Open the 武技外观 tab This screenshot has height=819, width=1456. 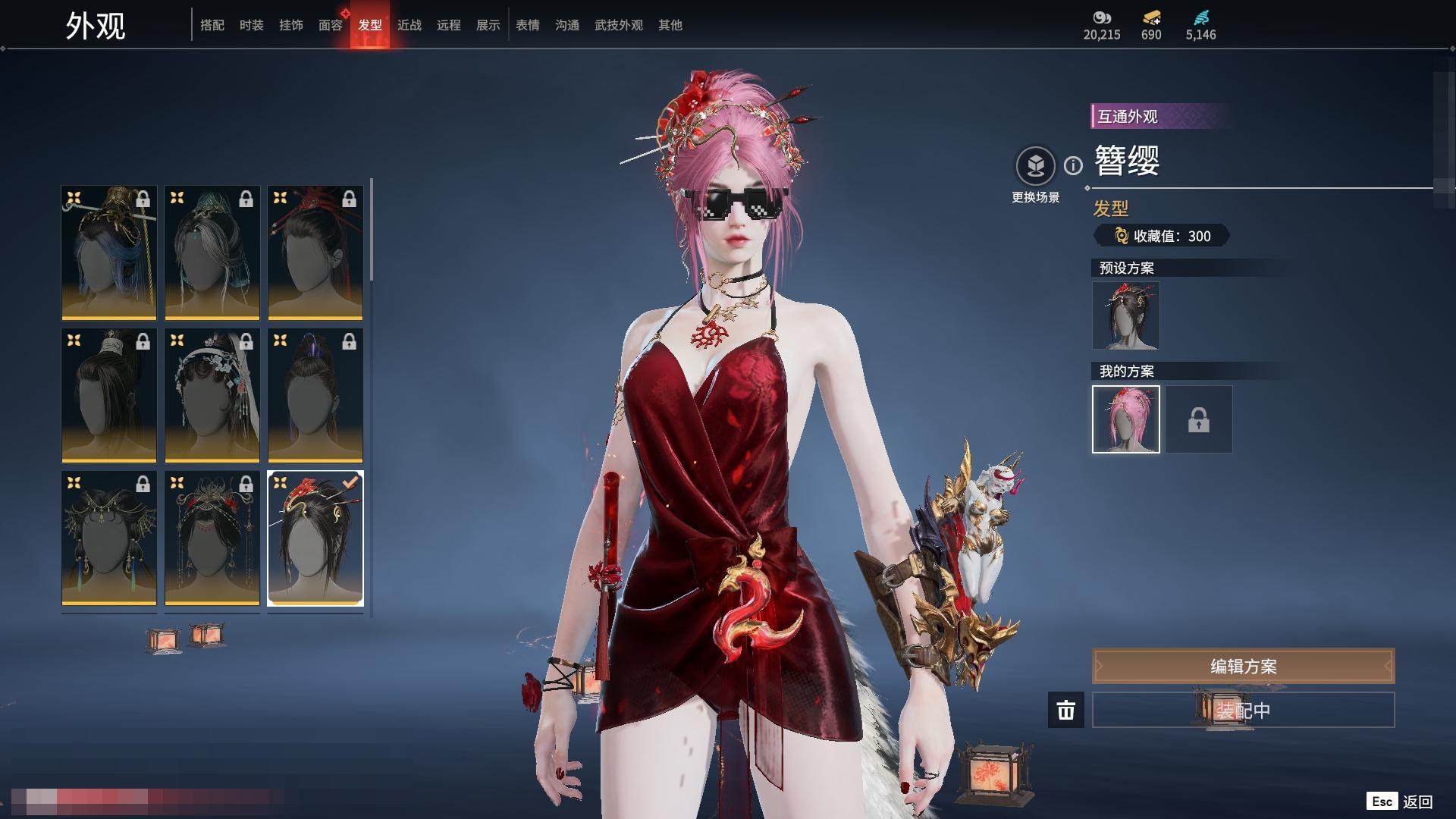point(619,25)
